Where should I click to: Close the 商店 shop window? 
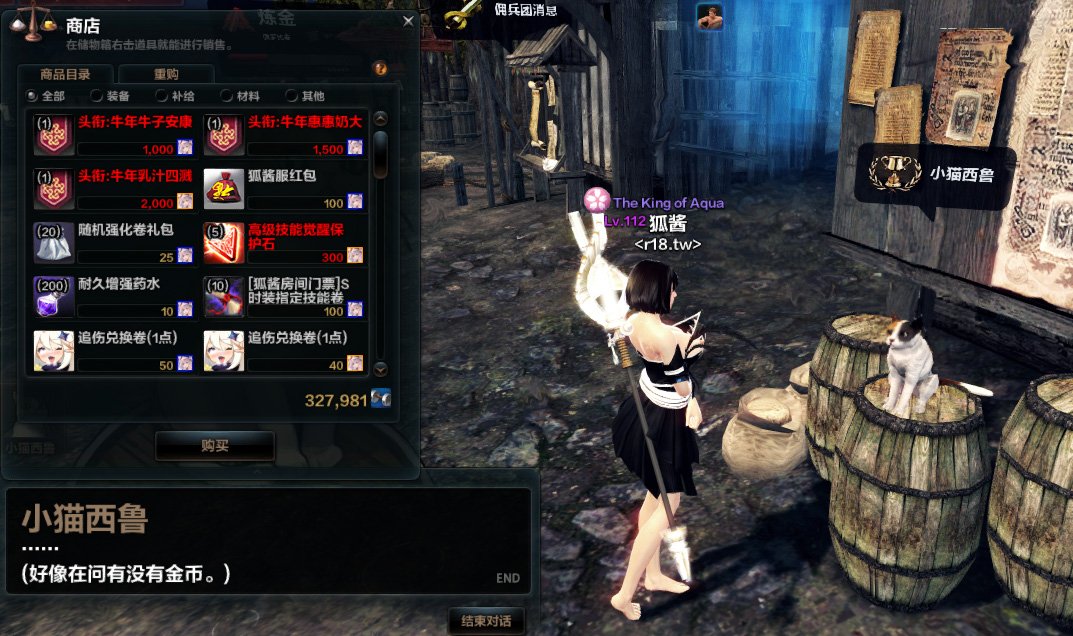pyautogui.click(x=407, y=20)
